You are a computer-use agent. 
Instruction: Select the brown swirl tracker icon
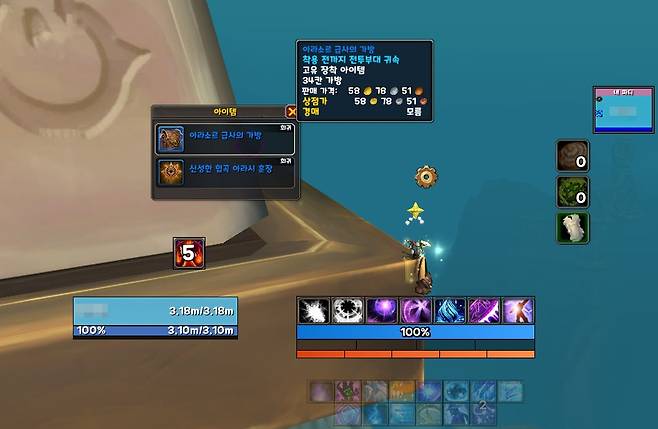[573, 157]
